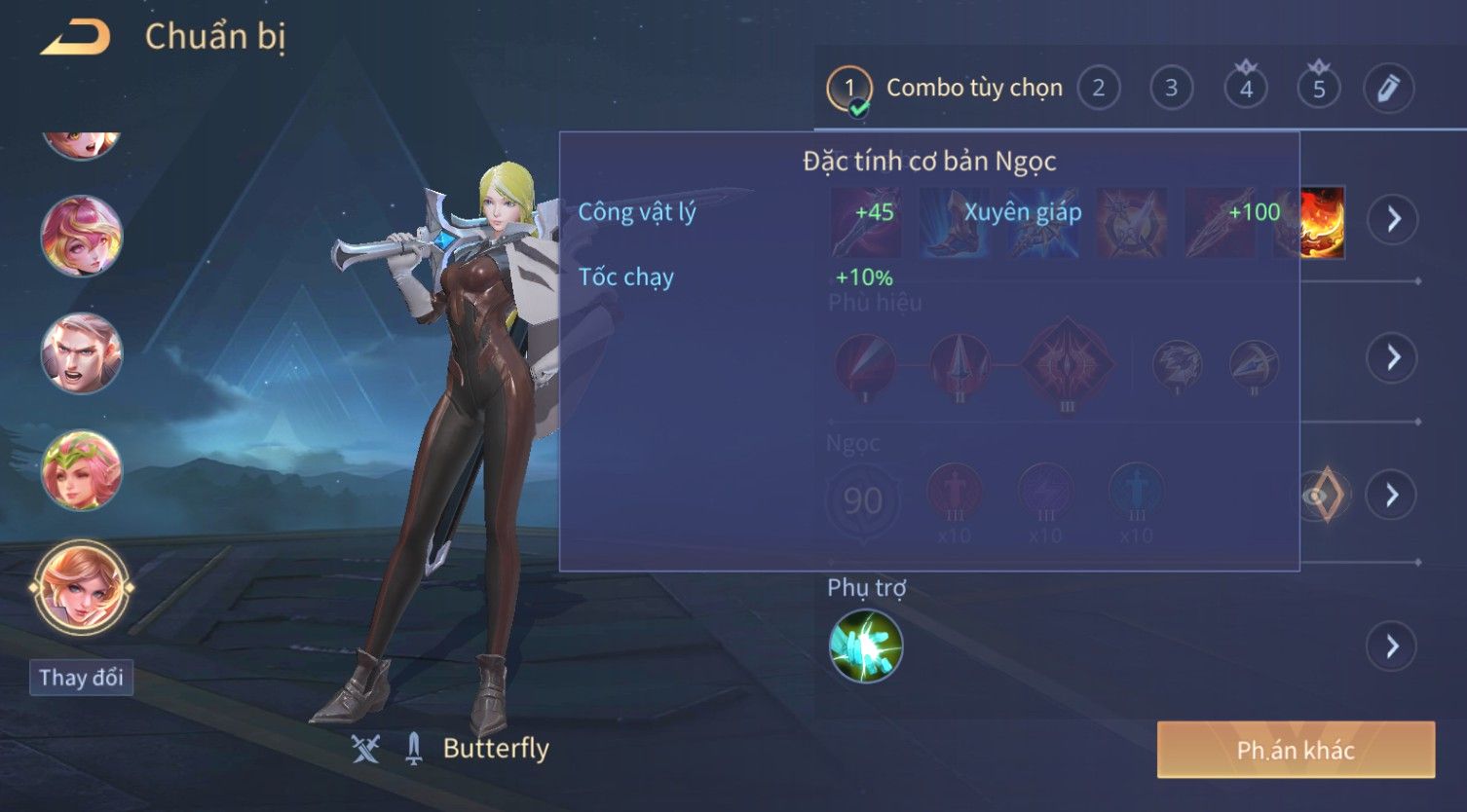This screenshot has width=1467, height=812.
Task: Select the highlighted Butterfly hero portrait
Action: pos(82,588)
